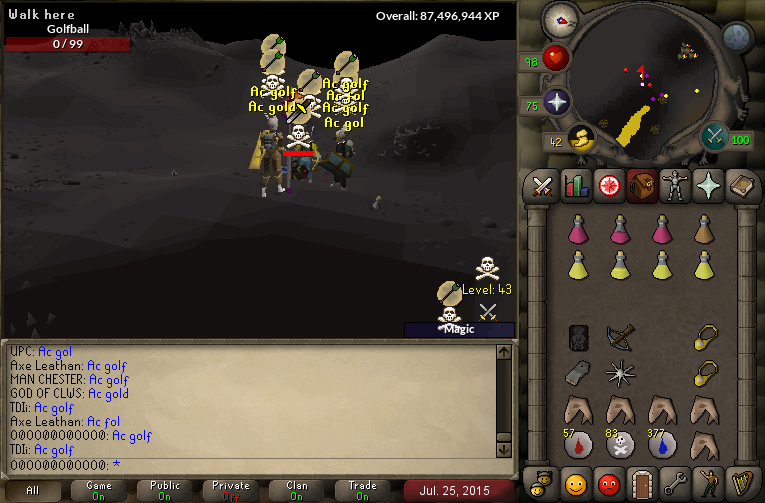
Task: Open the Friends List tab
Action: coord(575,483)
